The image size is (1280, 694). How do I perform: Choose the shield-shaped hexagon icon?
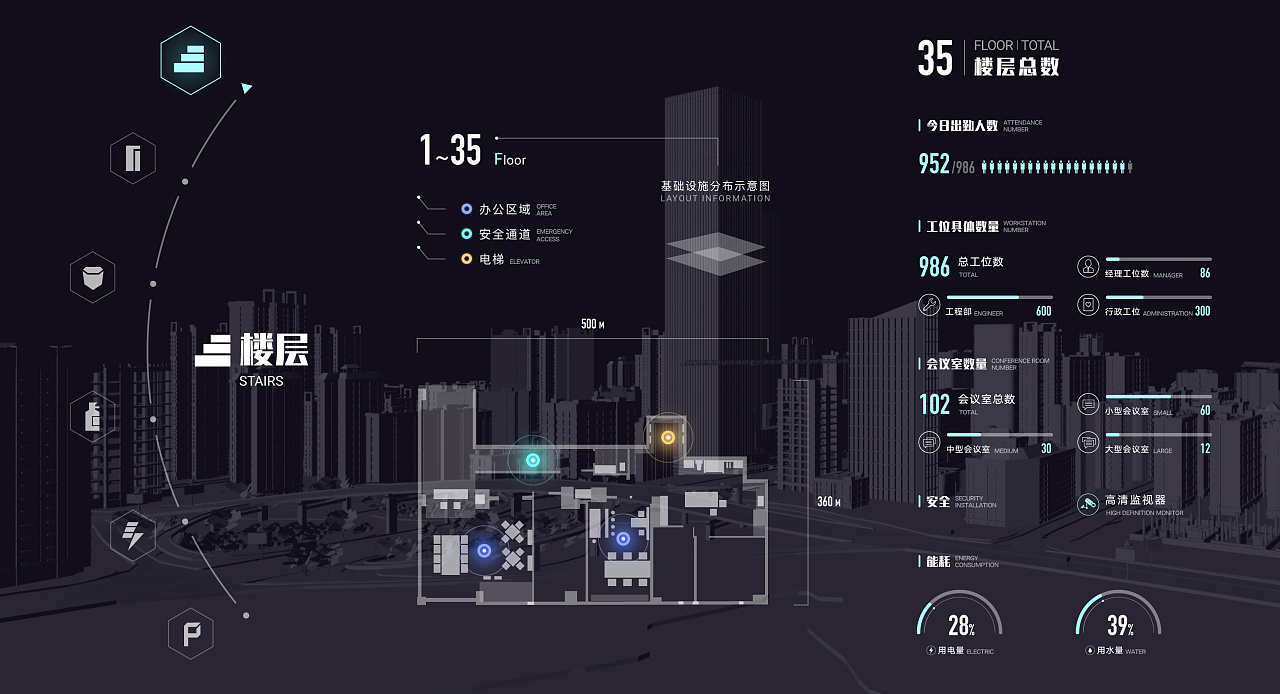tap(92, 277)
